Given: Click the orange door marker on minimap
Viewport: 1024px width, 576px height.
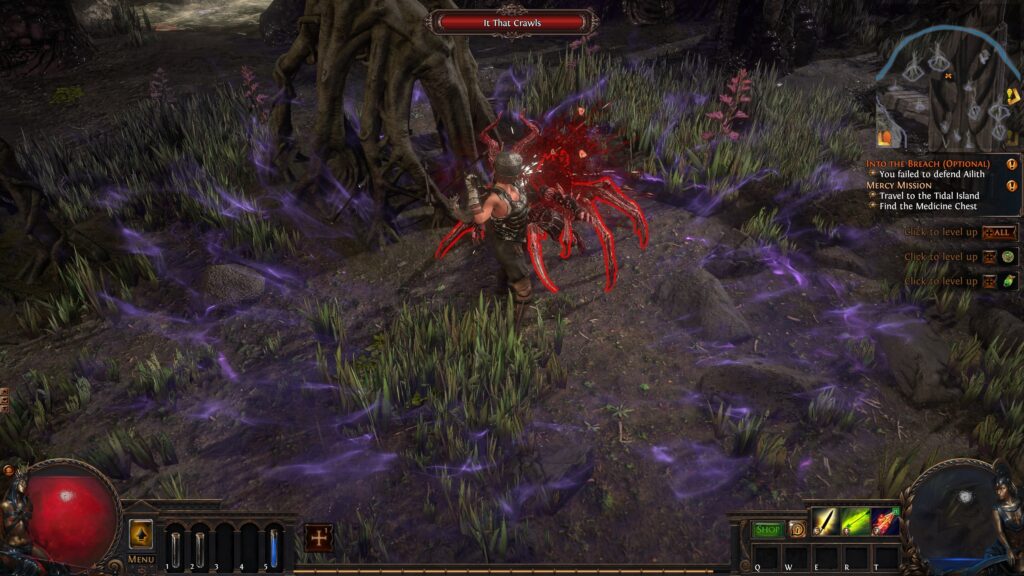Looking at the screenshot, I should [x=884, y=138].
